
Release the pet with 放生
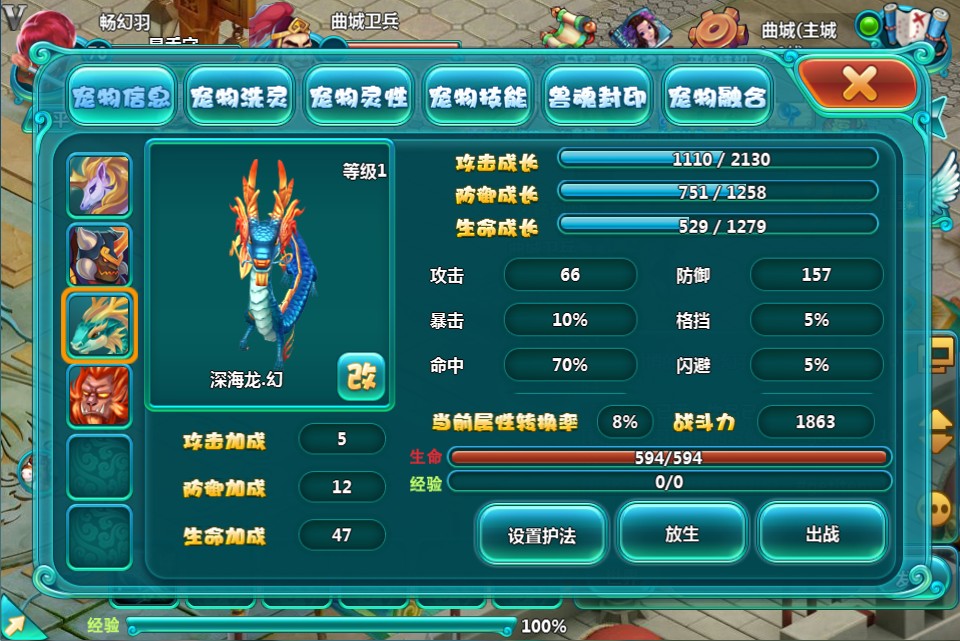tap(682, 535)
